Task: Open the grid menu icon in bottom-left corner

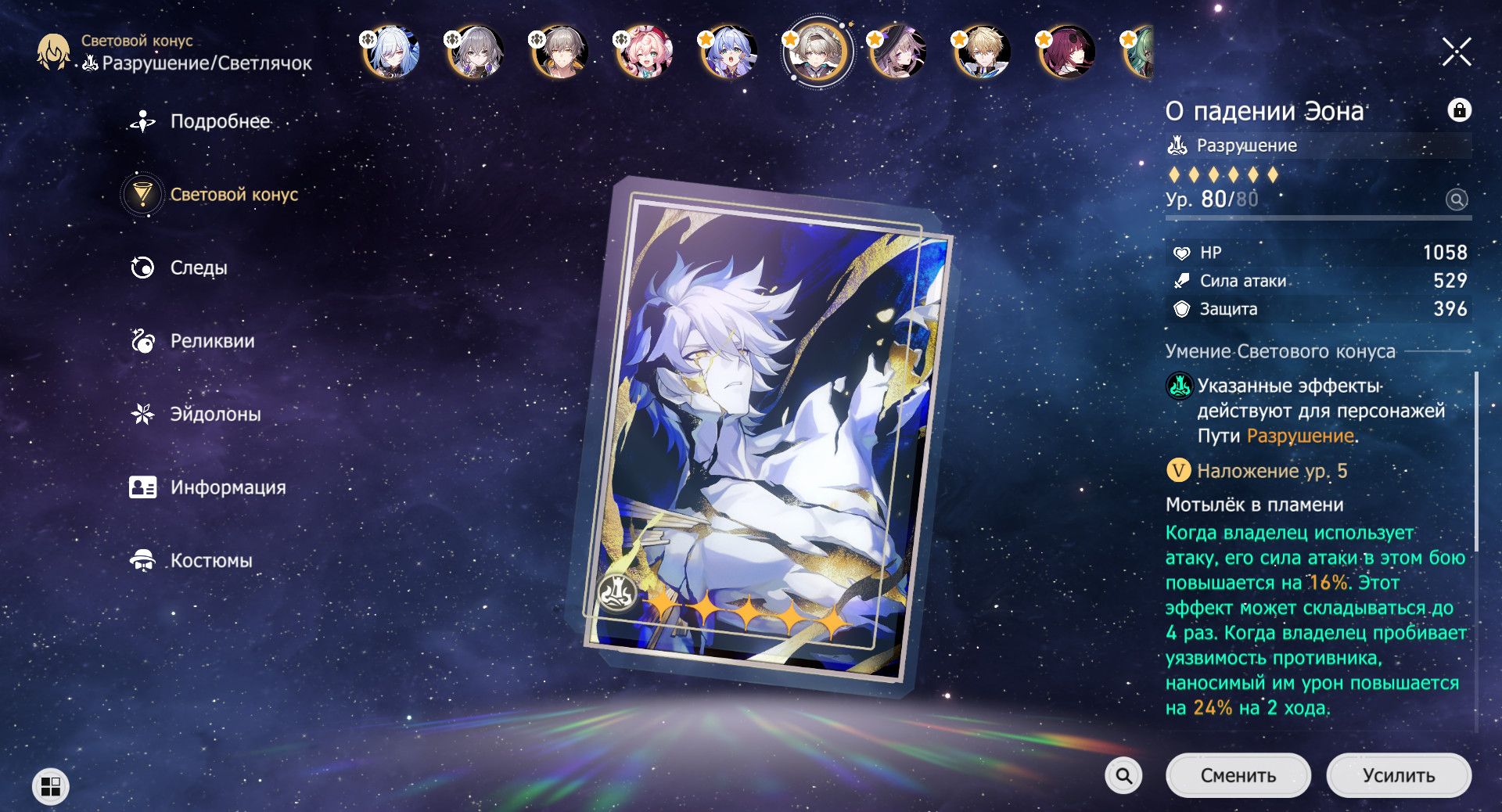Action: point(50,785)
